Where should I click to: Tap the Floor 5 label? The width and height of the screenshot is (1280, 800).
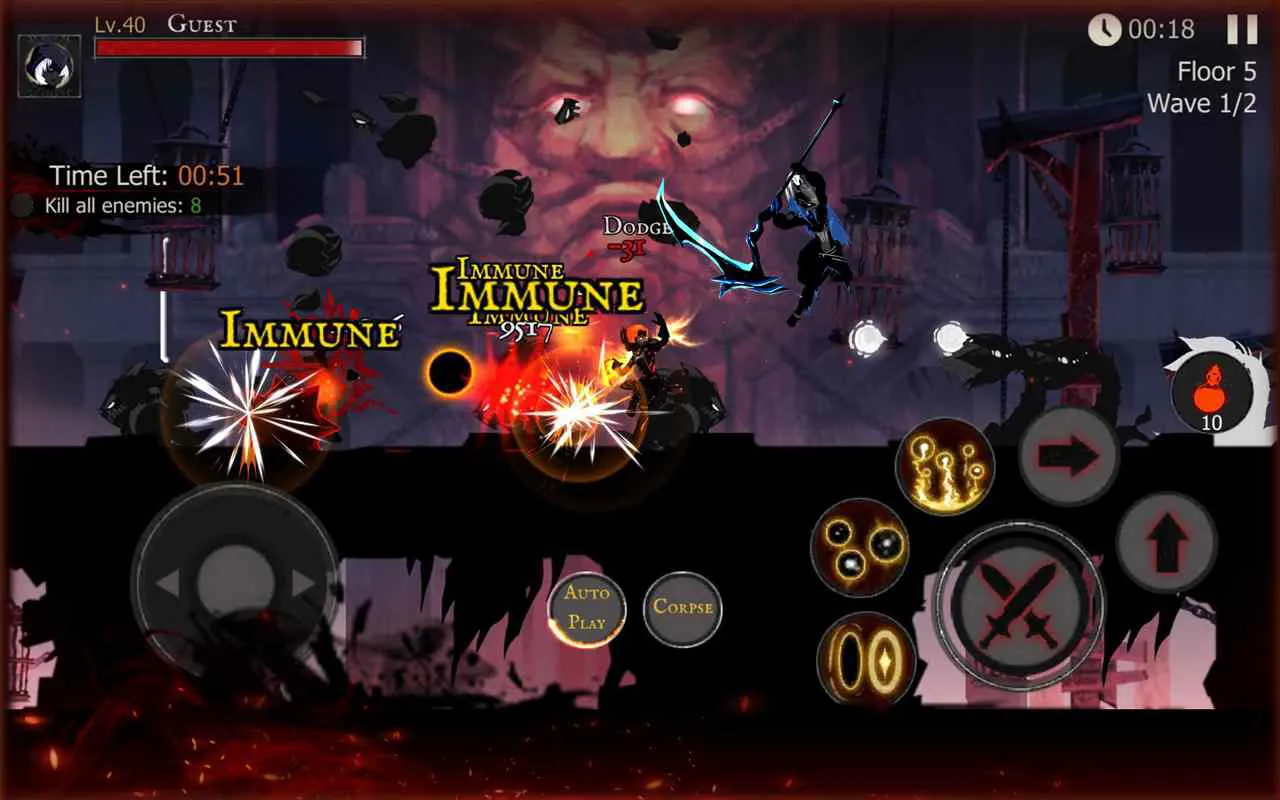point(1218,71)
